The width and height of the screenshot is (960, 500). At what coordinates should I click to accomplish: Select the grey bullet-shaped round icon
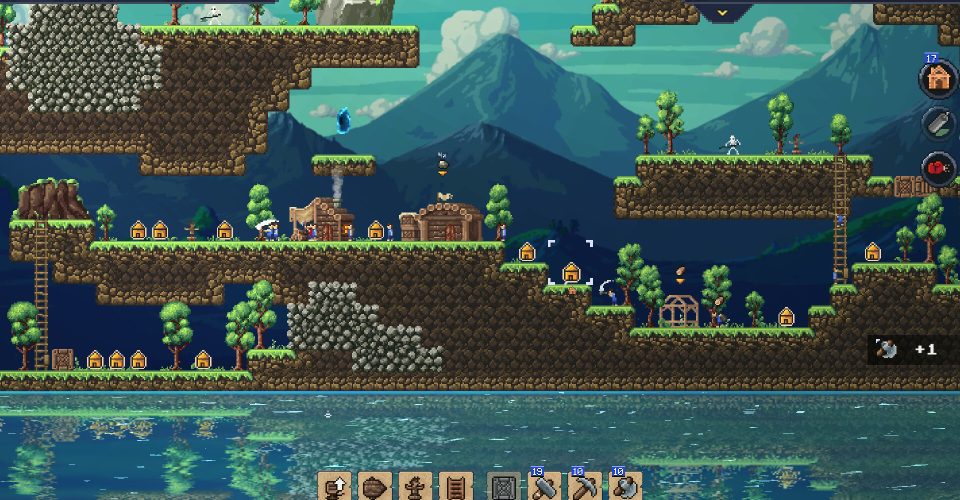(x=937, y=124)
